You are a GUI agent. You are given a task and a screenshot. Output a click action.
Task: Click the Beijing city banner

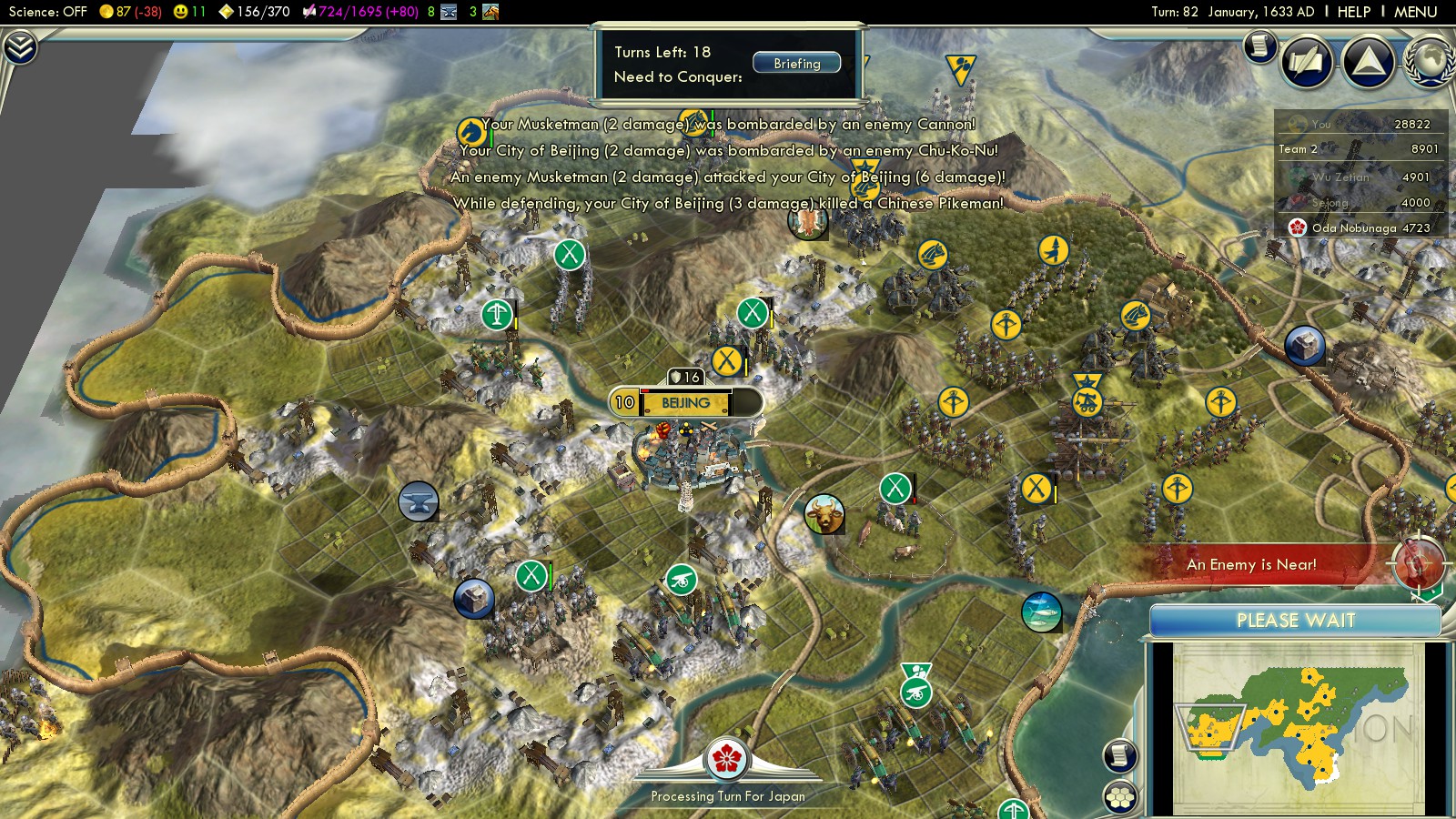click(685, 402)
